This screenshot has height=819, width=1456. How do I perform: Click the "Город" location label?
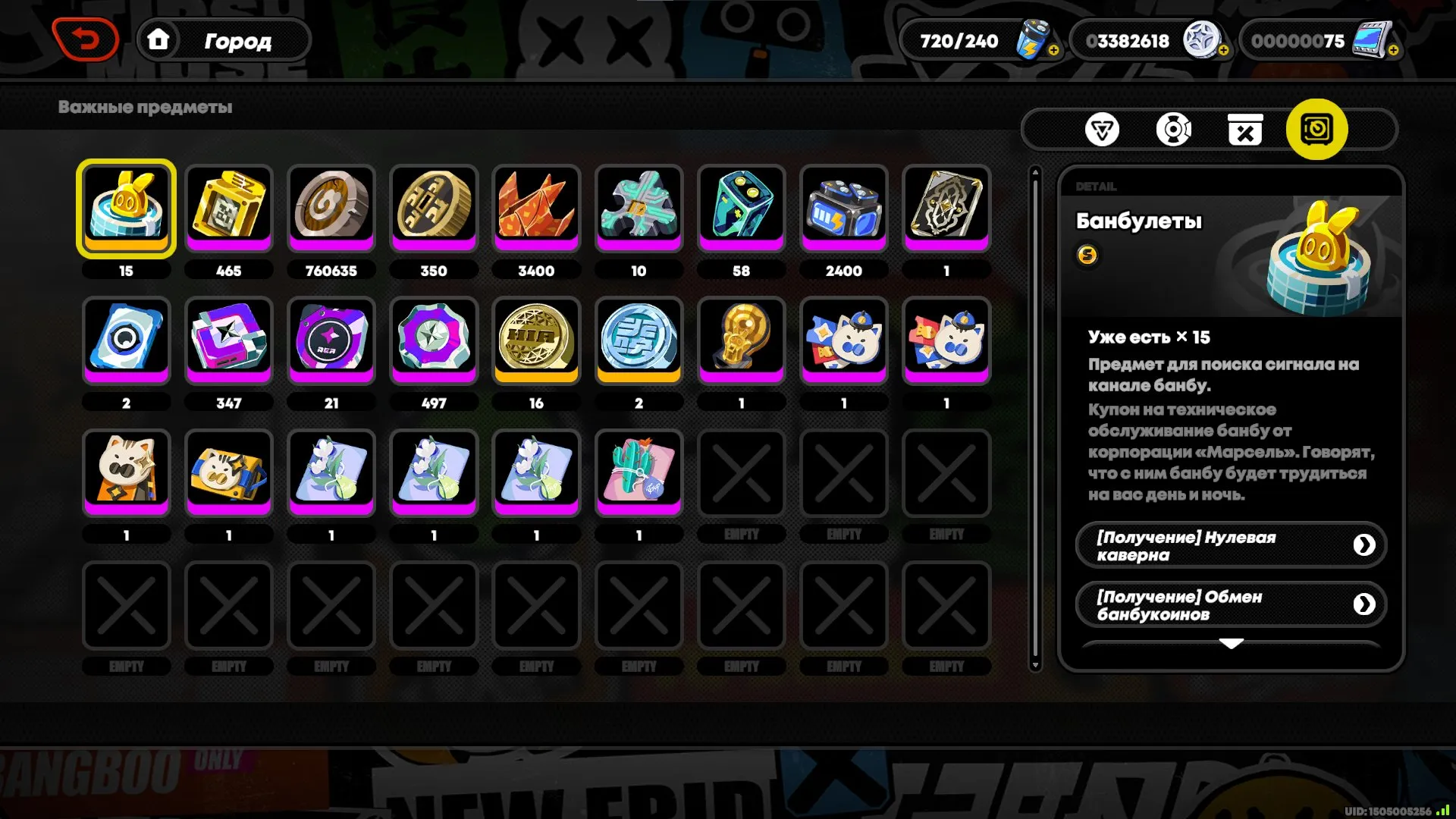[x=237, y=41]
